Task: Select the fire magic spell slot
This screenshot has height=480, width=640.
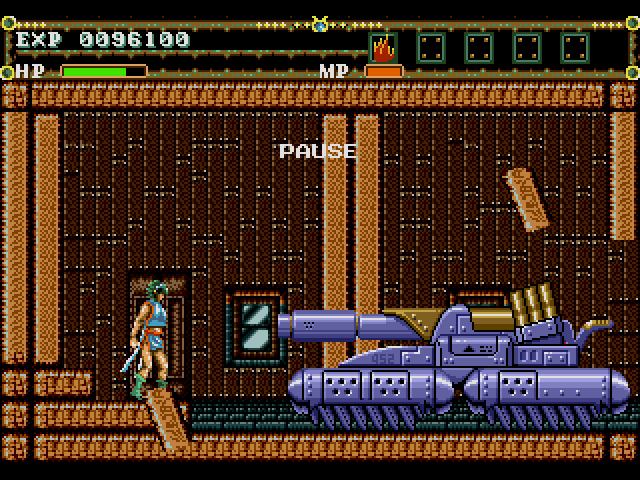Action: [382, 46]
